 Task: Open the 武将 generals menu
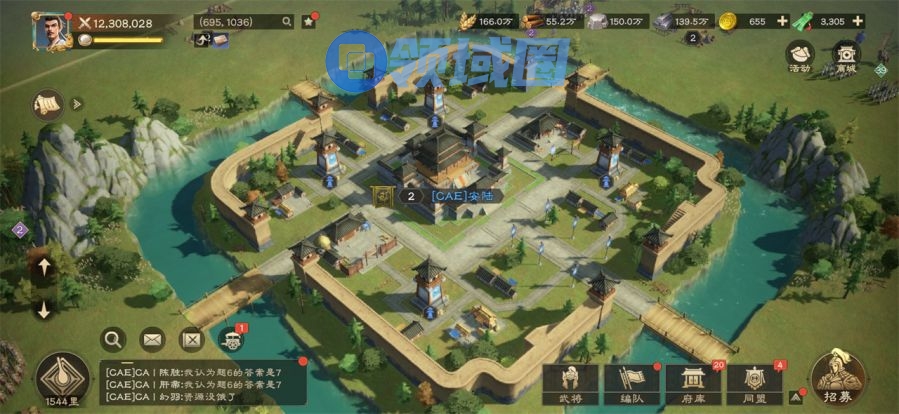tap(570, 383)
